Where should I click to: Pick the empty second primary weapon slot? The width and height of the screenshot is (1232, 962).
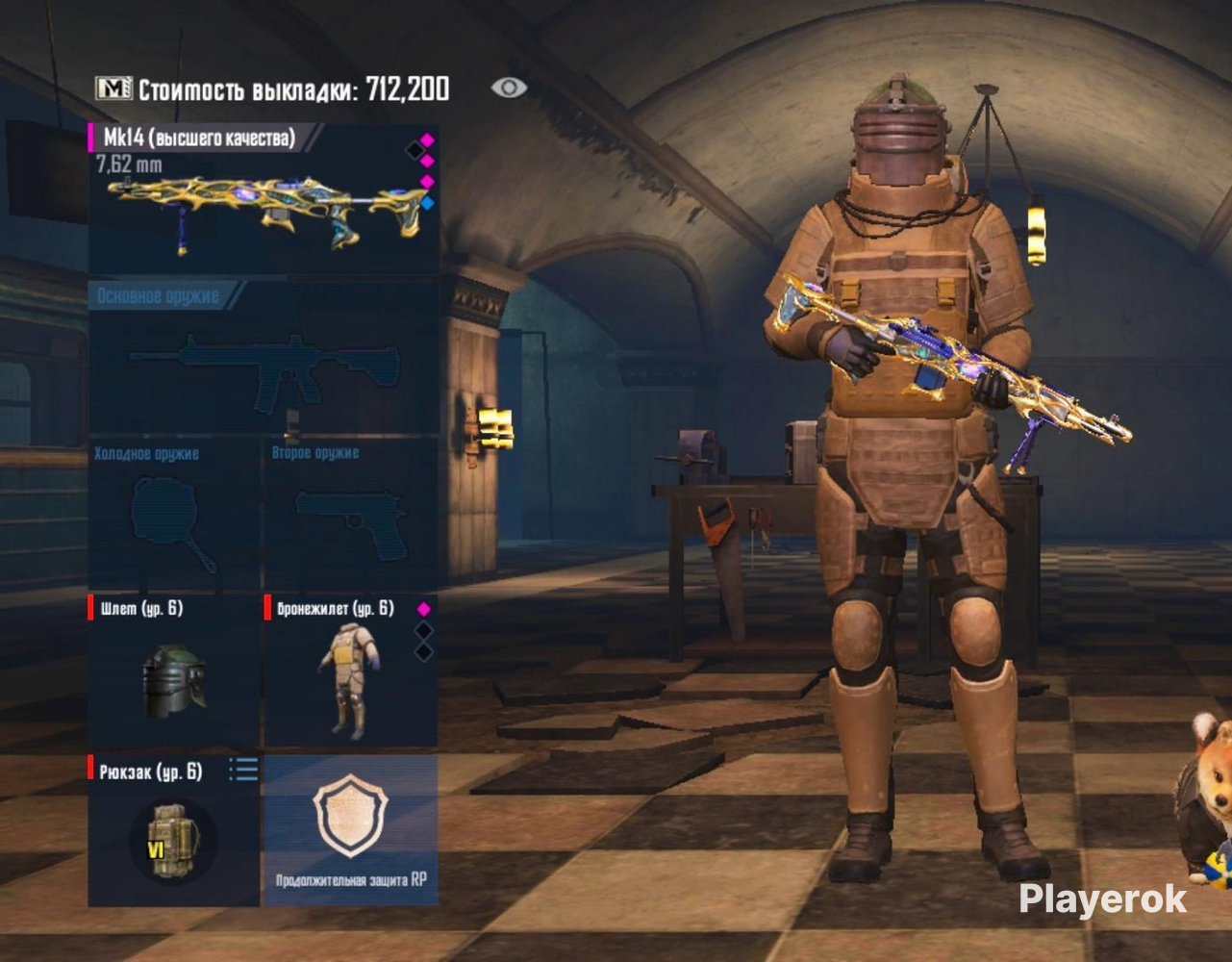[264, 361]
